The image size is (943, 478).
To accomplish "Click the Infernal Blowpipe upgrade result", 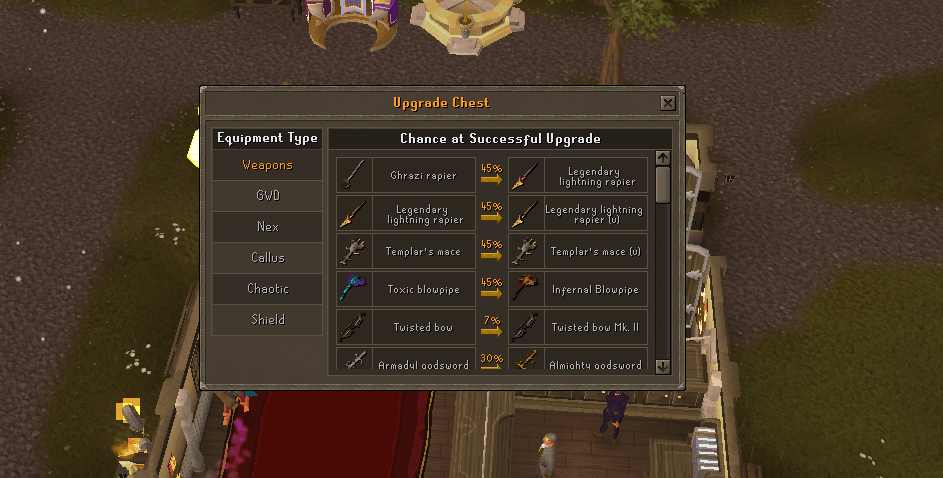I will (x=578, y=290).
